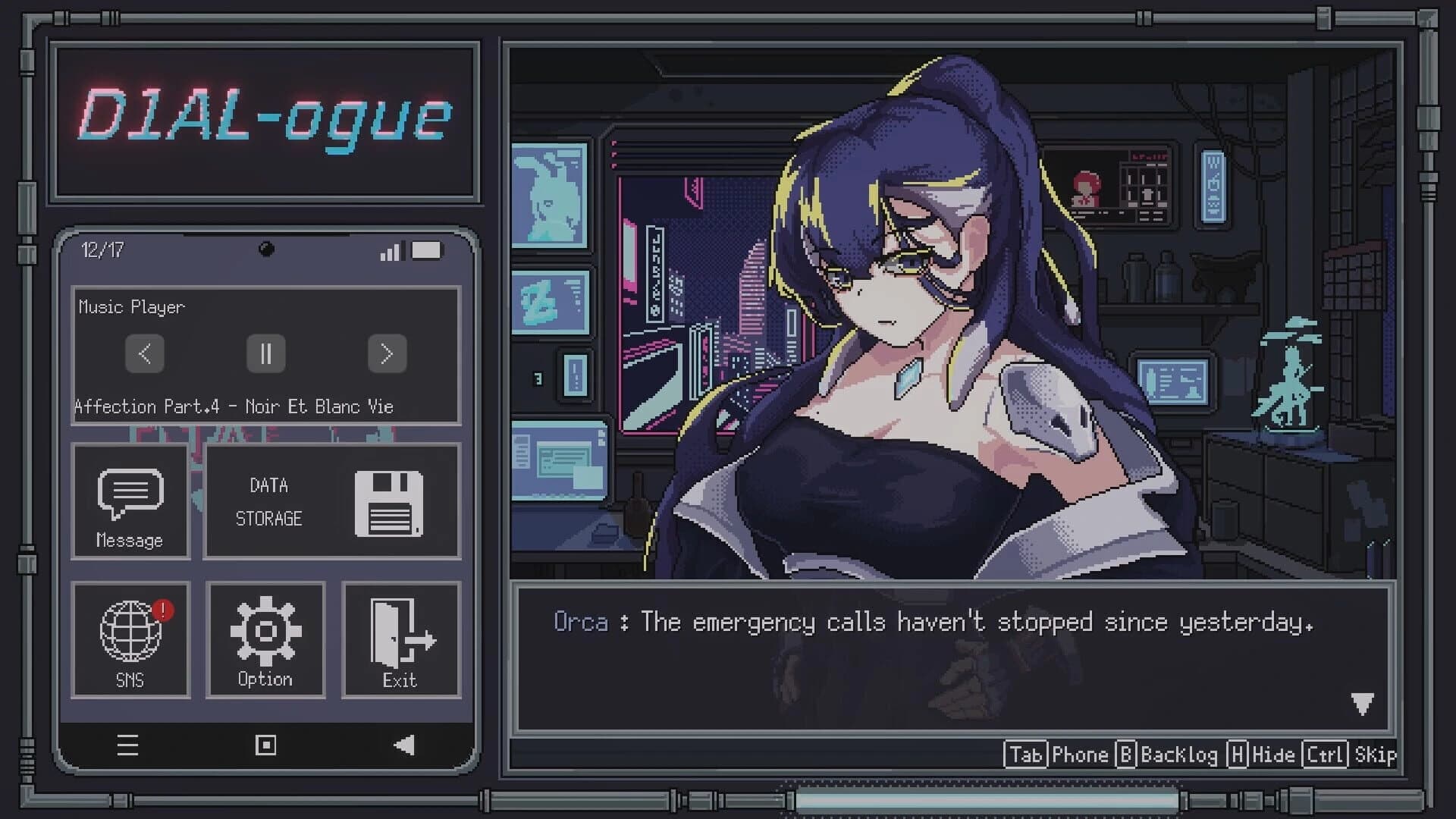This screenshot has height=819, width=1456.
Task: Open the Message app on the phone
Action: coord(130,500)
